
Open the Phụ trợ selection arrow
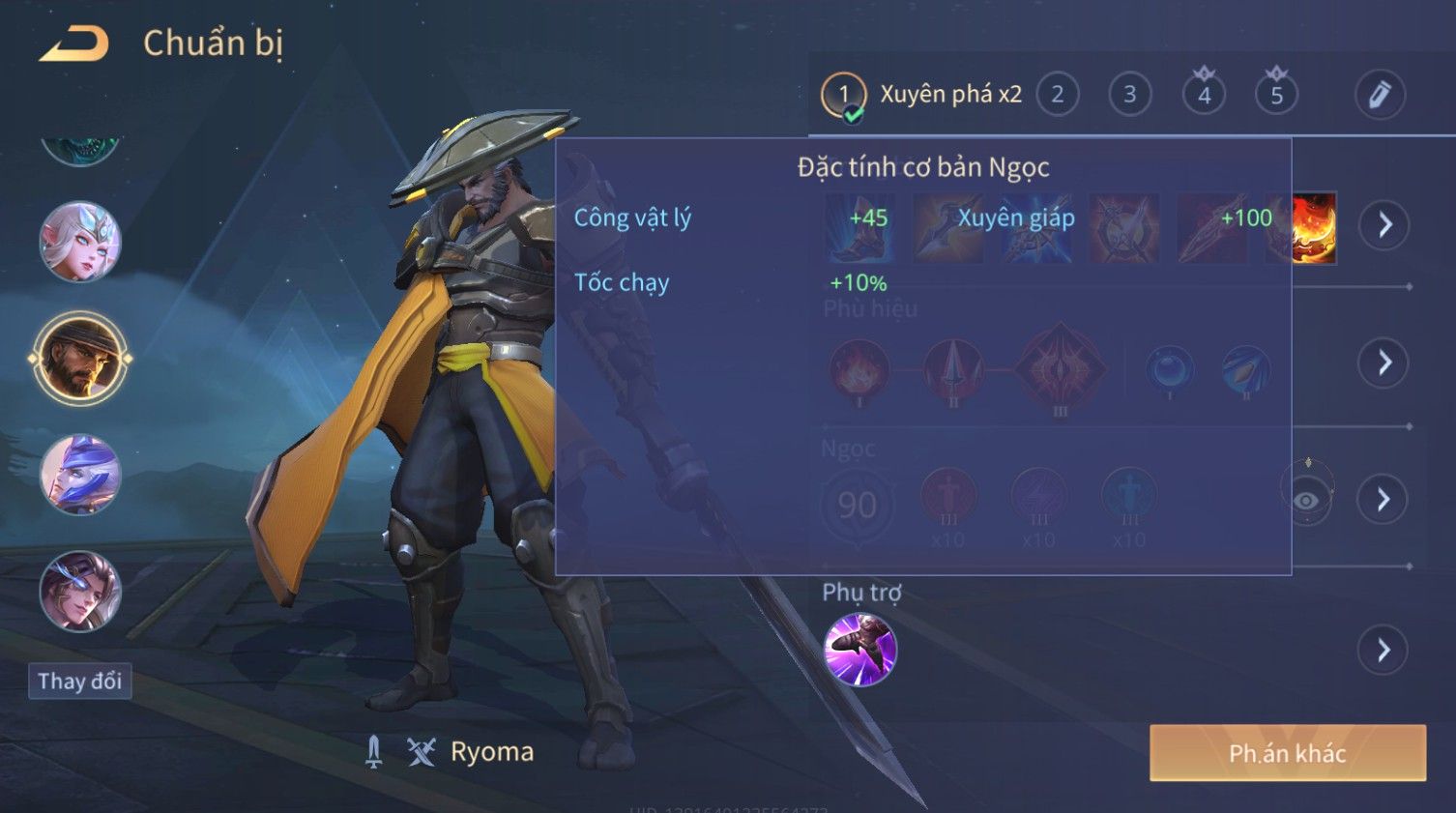point(1384,650)
